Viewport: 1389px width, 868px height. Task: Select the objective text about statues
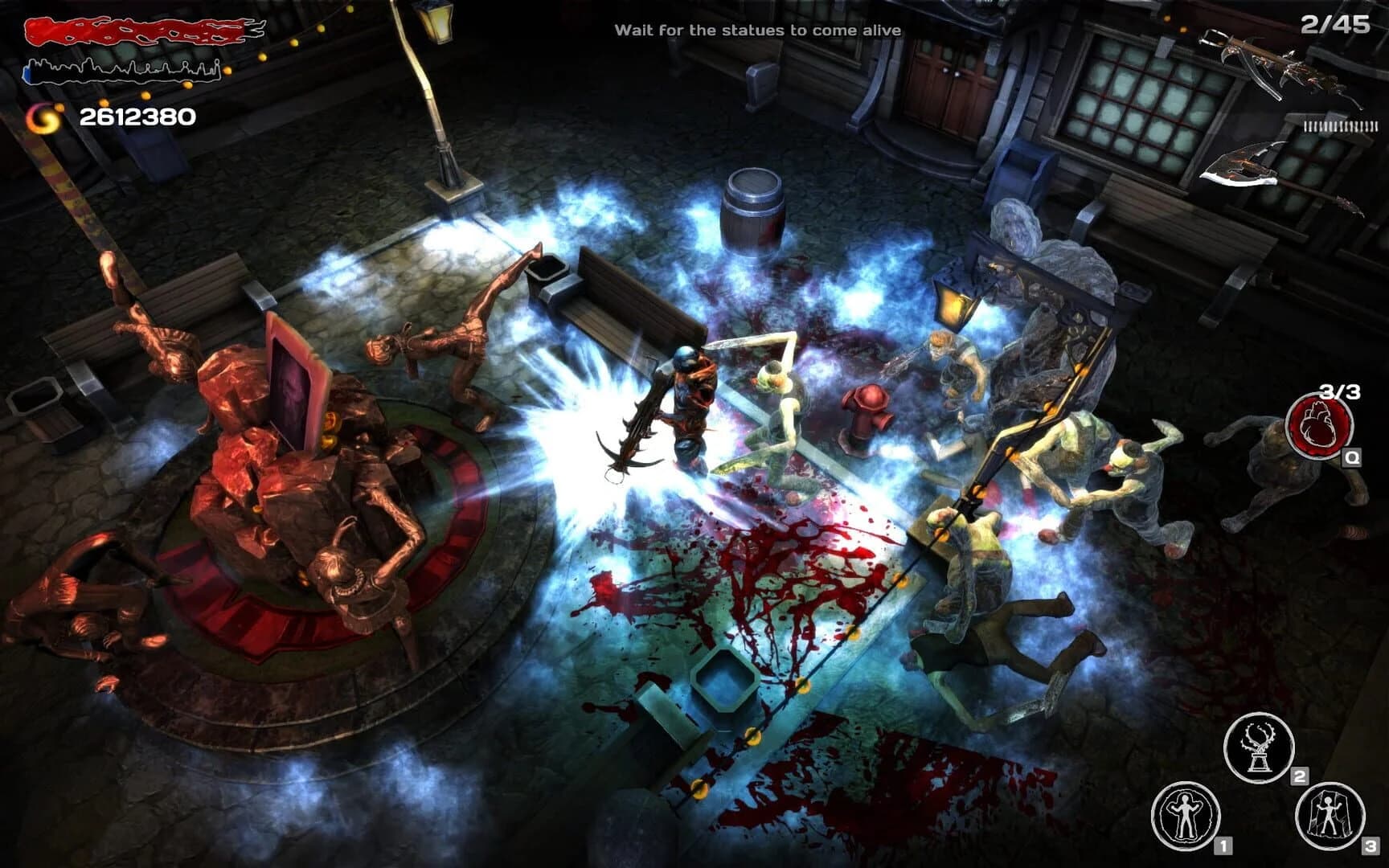point(757,31)
